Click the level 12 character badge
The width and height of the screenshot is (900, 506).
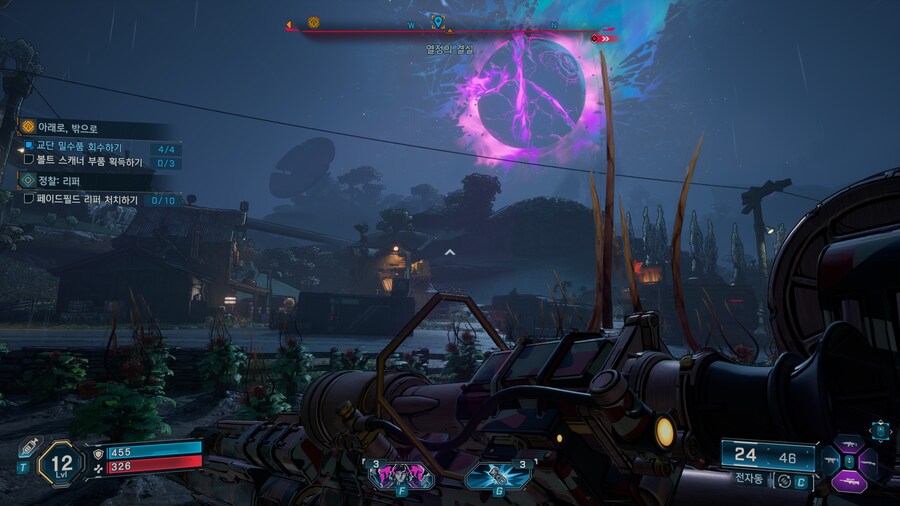click(x=62, y=464)
